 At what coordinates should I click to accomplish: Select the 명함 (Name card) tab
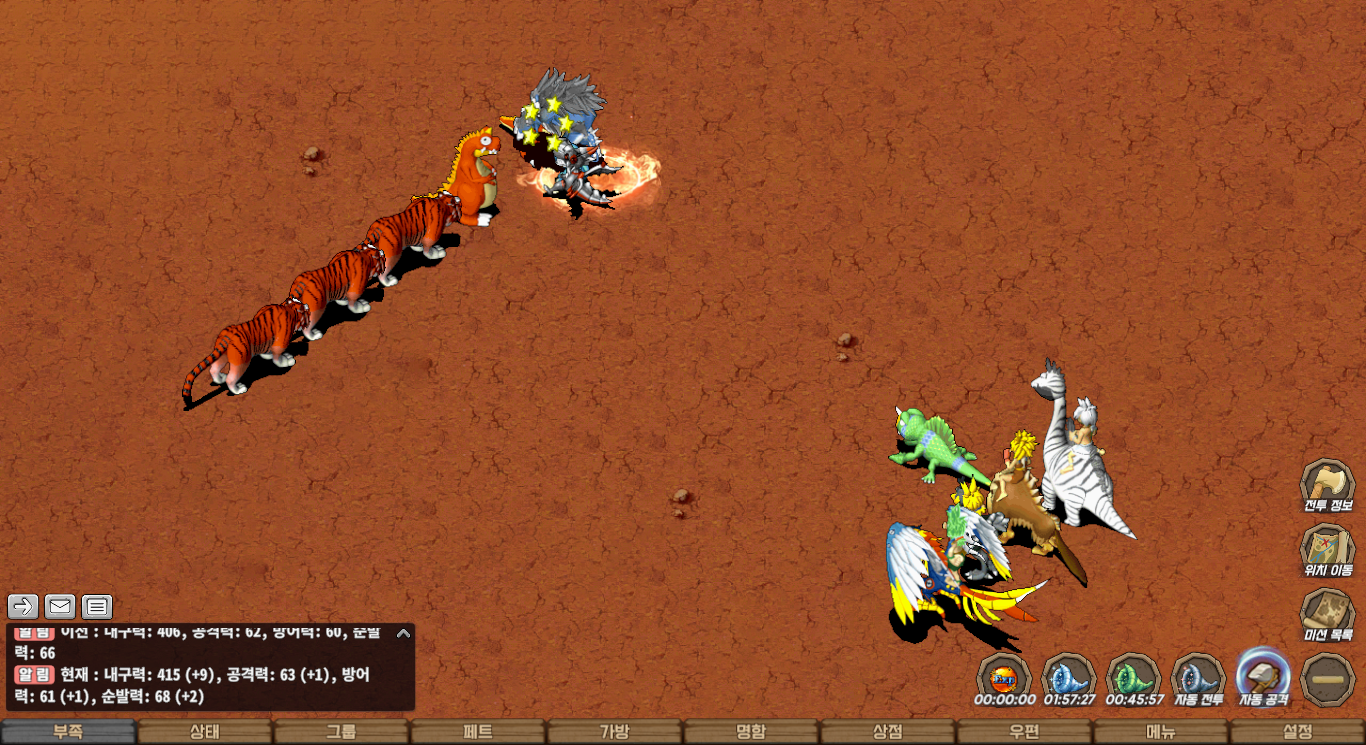(751, 732)
